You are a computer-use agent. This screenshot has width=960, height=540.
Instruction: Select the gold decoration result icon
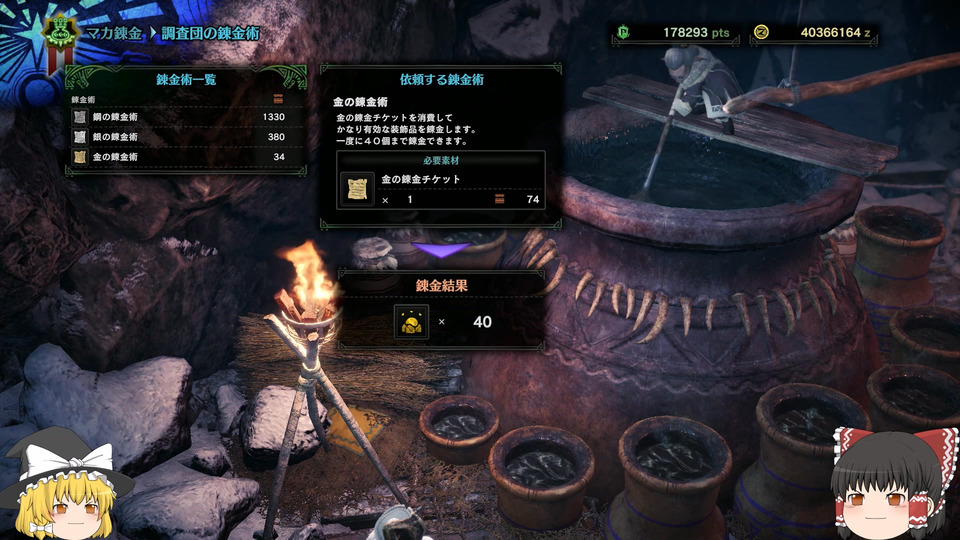(x=411, y=322)
